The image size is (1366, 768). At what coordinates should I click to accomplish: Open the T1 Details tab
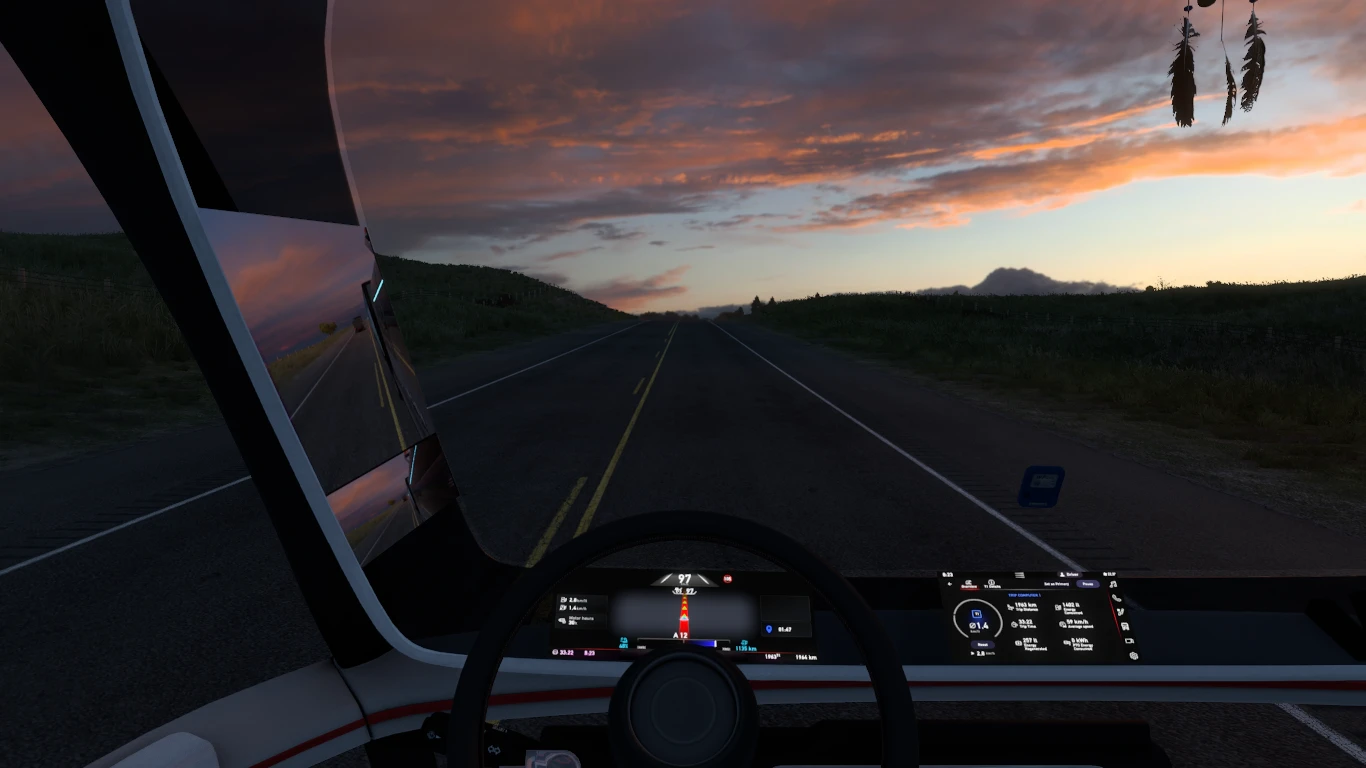click(x=992, y=585)
